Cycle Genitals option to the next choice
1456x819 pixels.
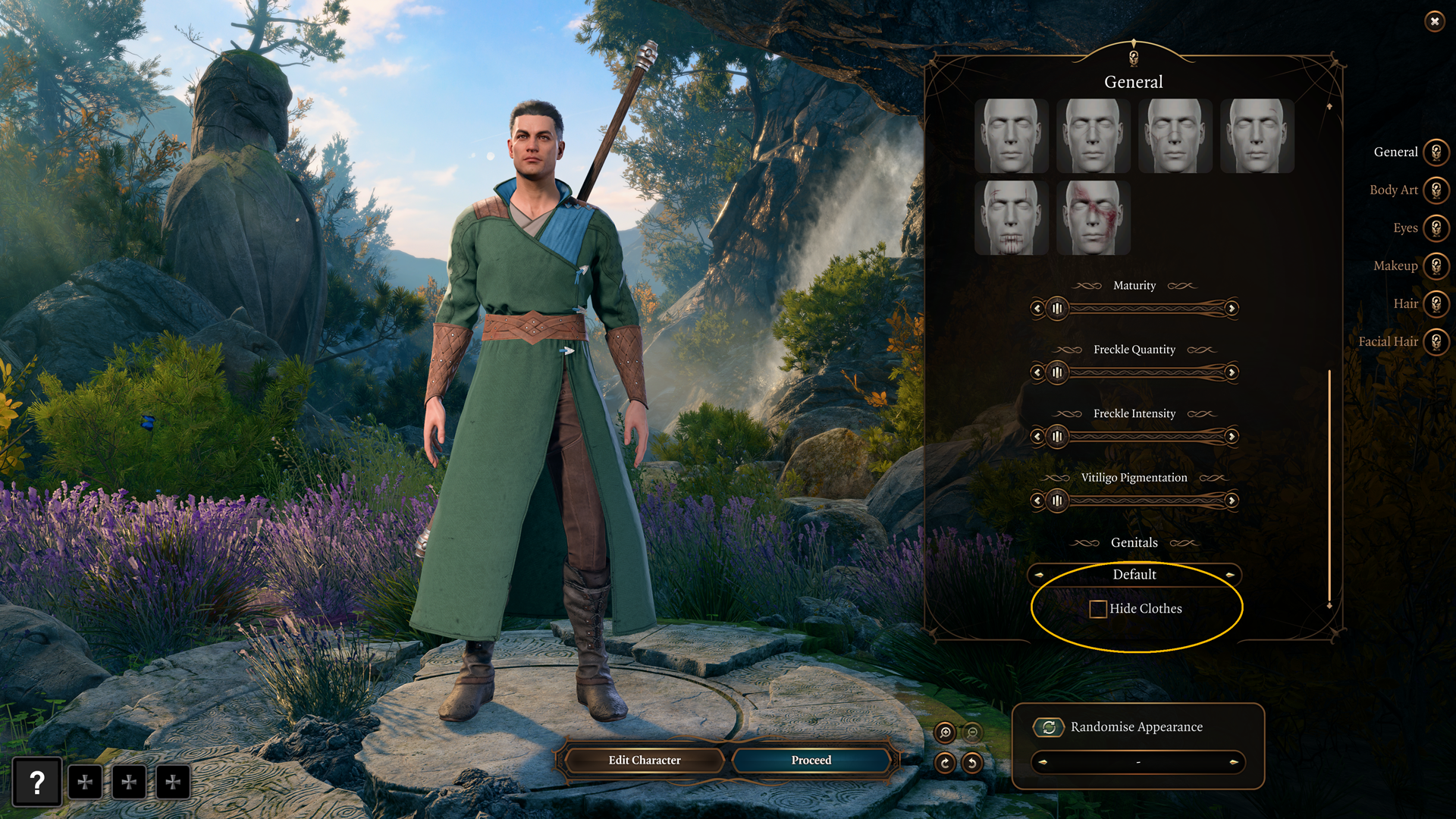point(1229,575)
